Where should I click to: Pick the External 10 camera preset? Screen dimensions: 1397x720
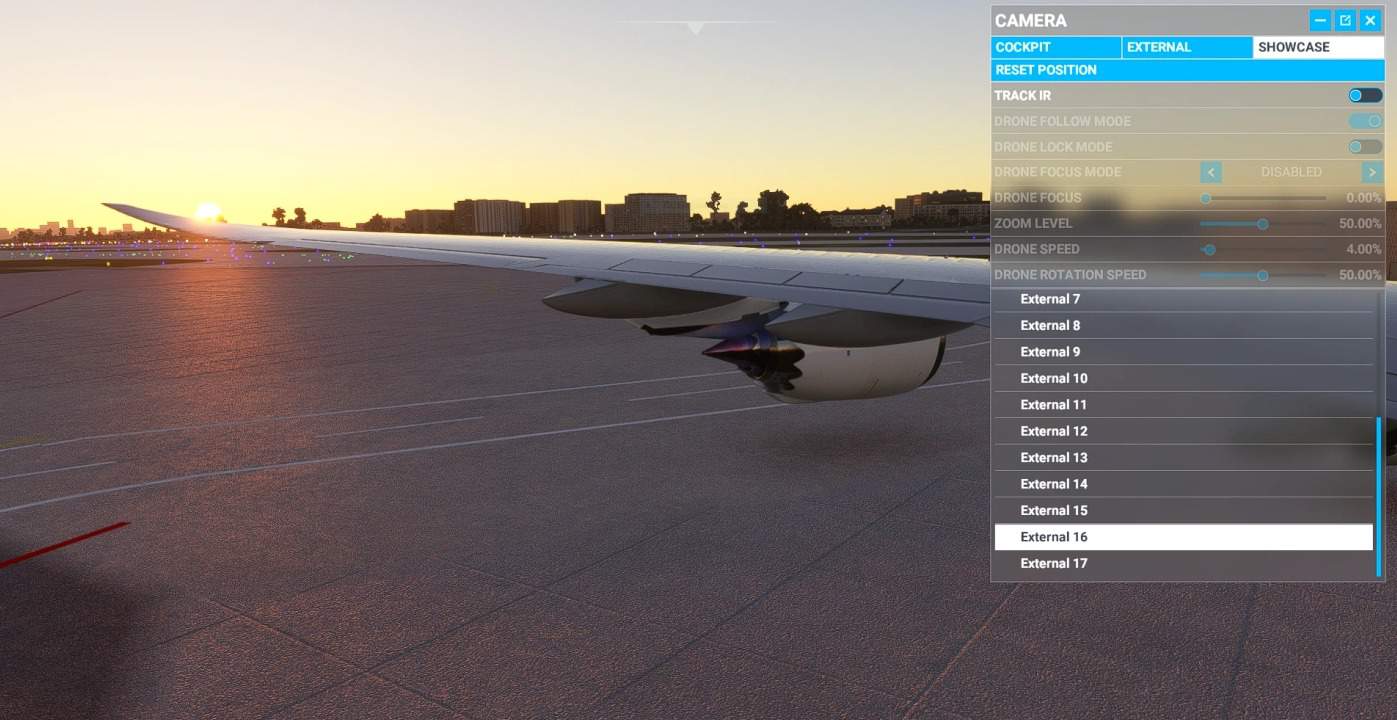1183,378
